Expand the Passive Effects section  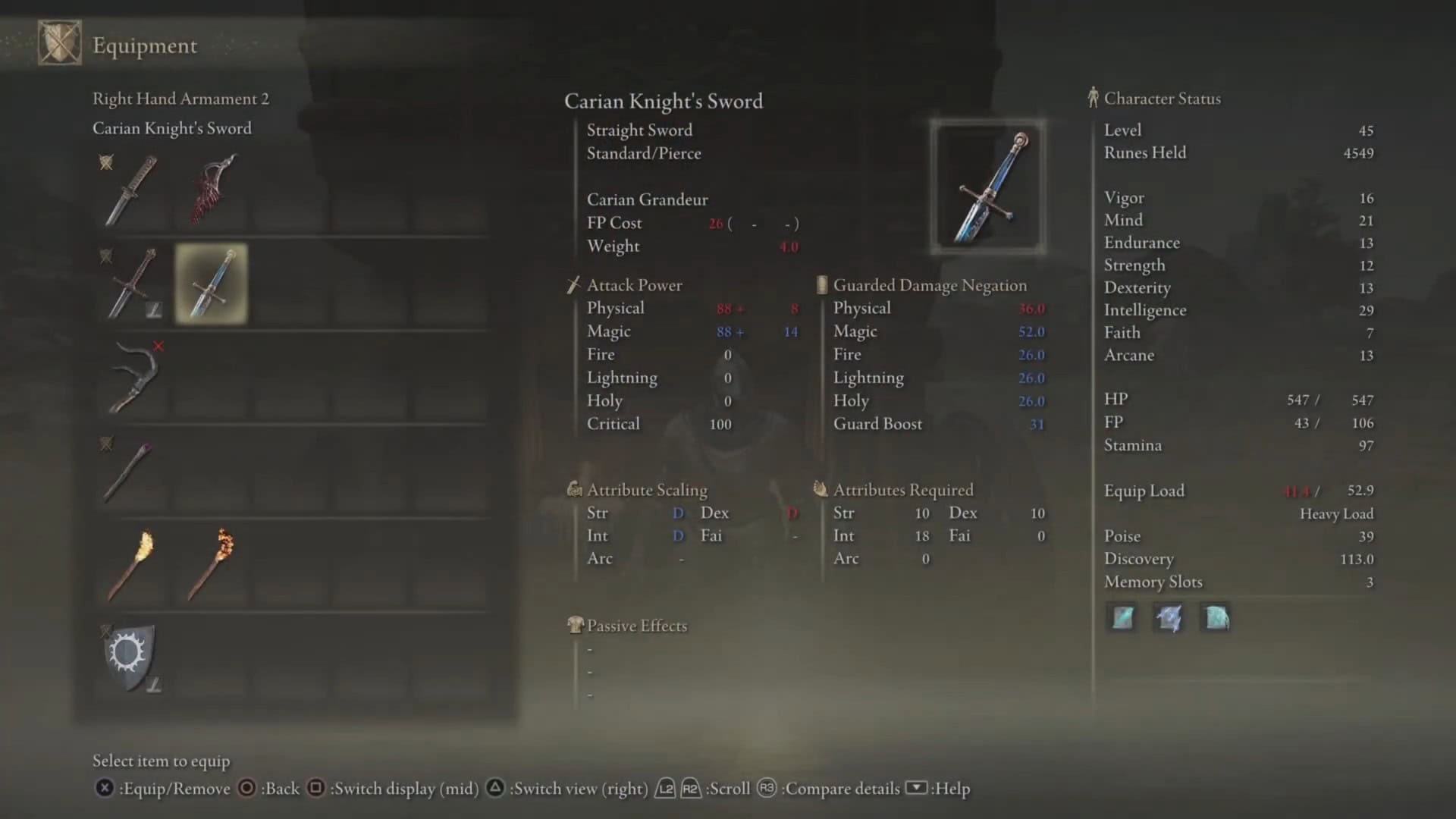[636, 626]
